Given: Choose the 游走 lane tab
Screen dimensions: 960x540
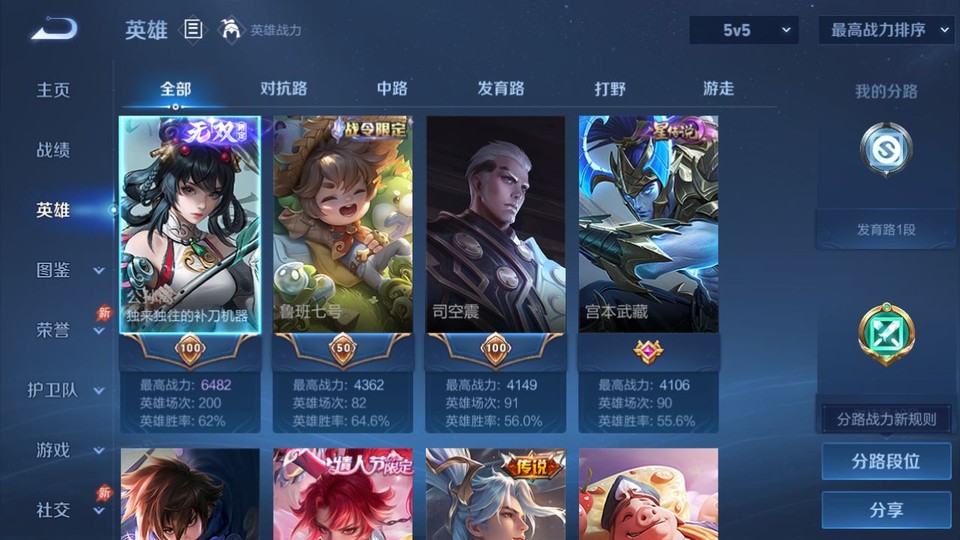Looking at the screenshot, I should 718,89.
